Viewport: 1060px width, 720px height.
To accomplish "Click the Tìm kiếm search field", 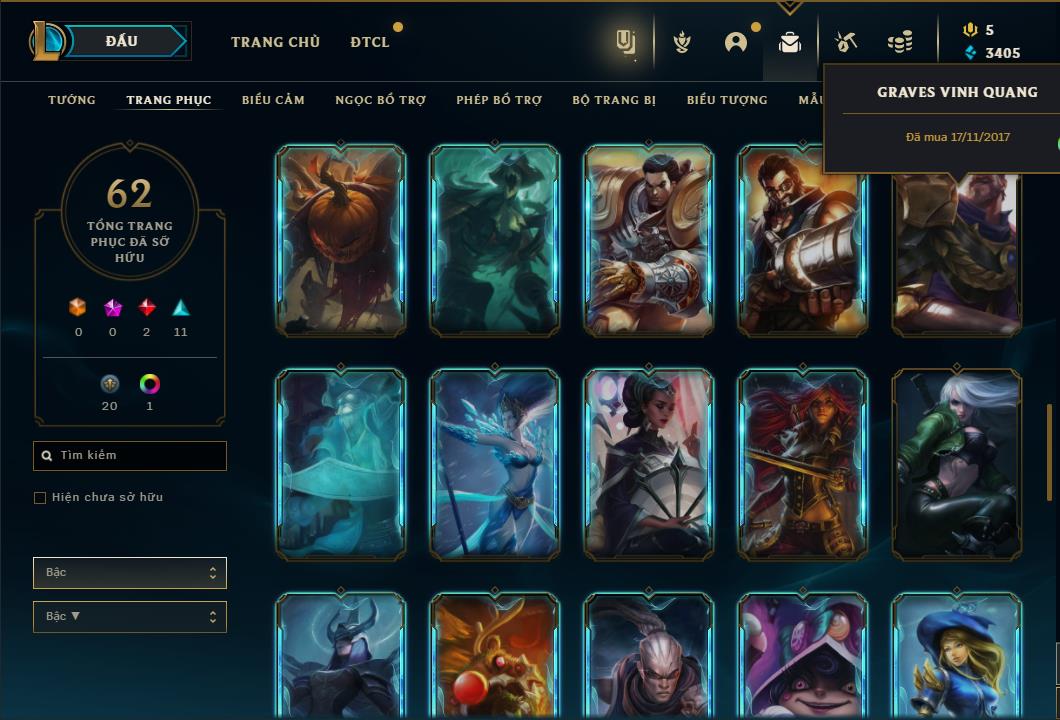I will point(130,456).
